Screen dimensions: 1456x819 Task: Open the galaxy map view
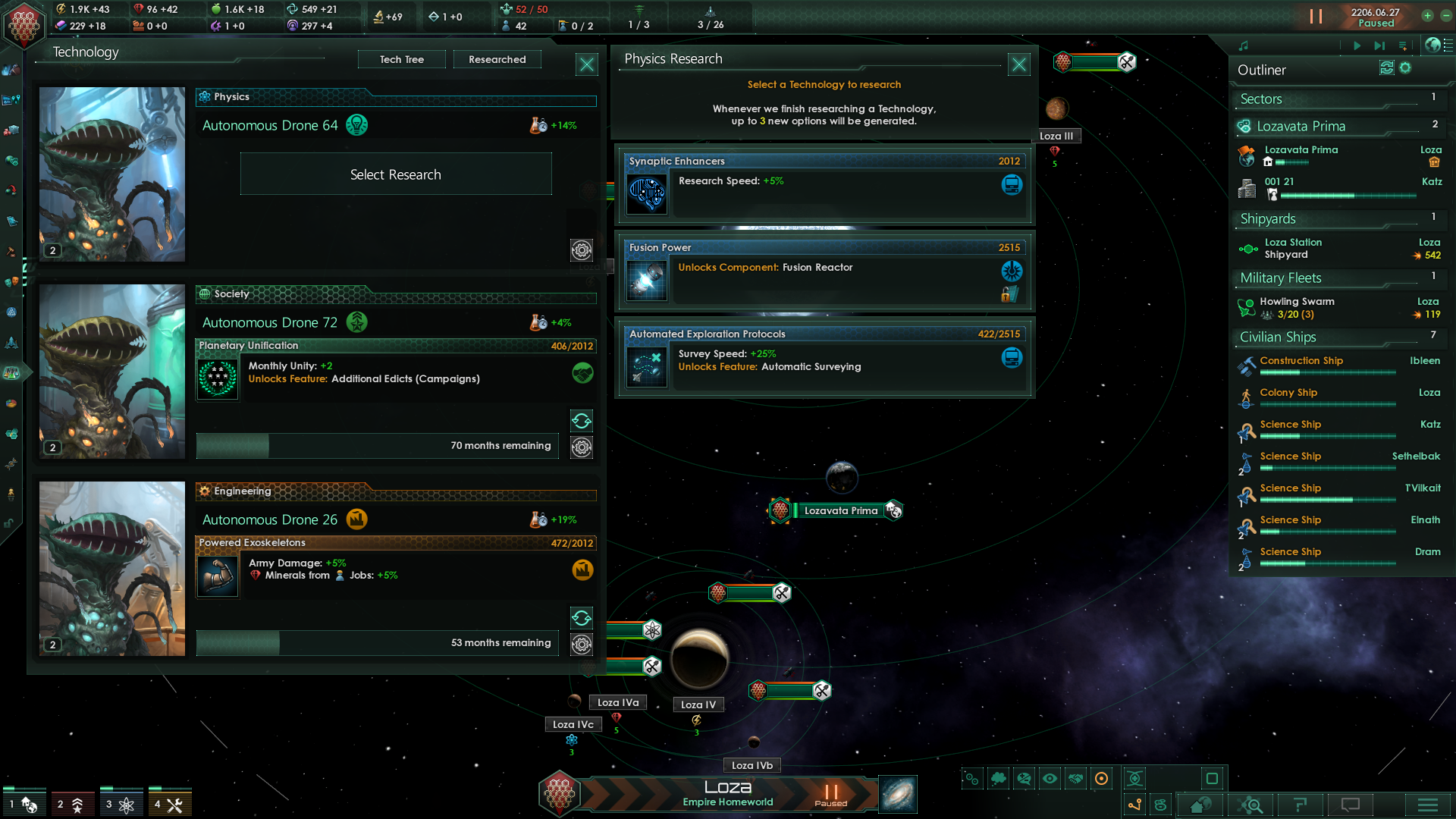(x=898, y=794)
